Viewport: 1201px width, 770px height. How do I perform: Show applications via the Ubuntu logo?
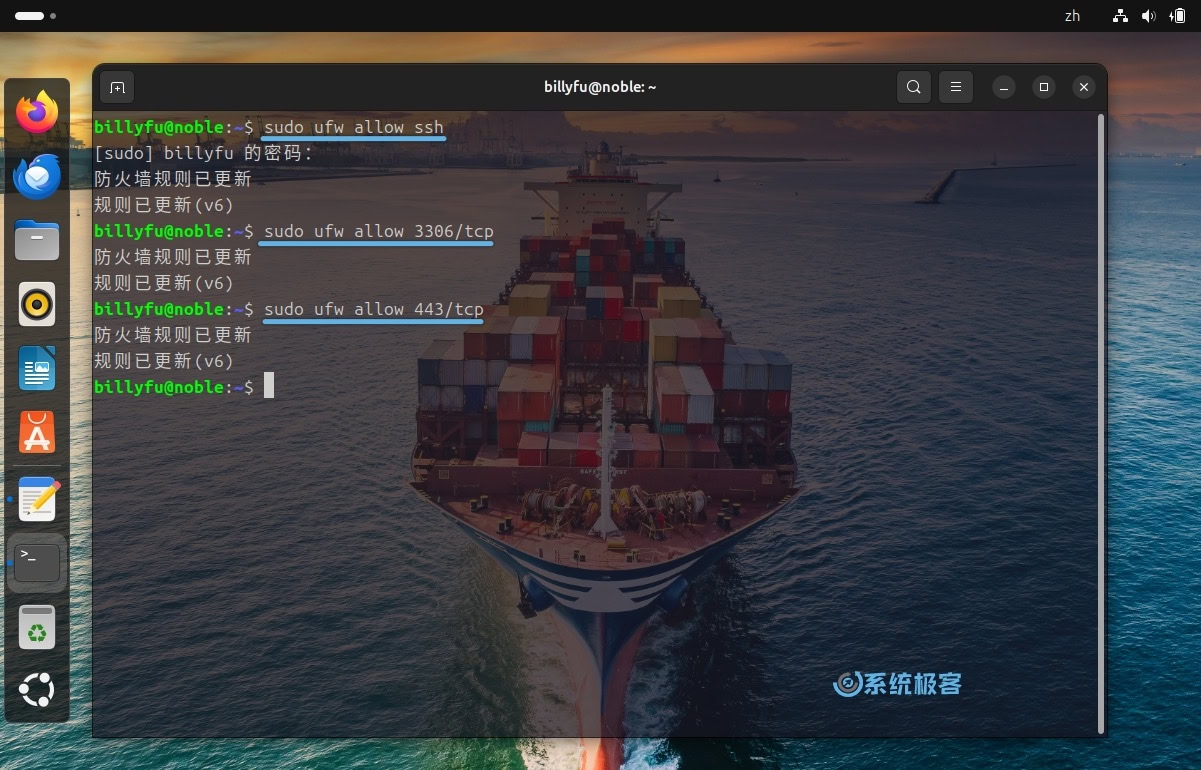pyautogui.click(x=37, y=690)
